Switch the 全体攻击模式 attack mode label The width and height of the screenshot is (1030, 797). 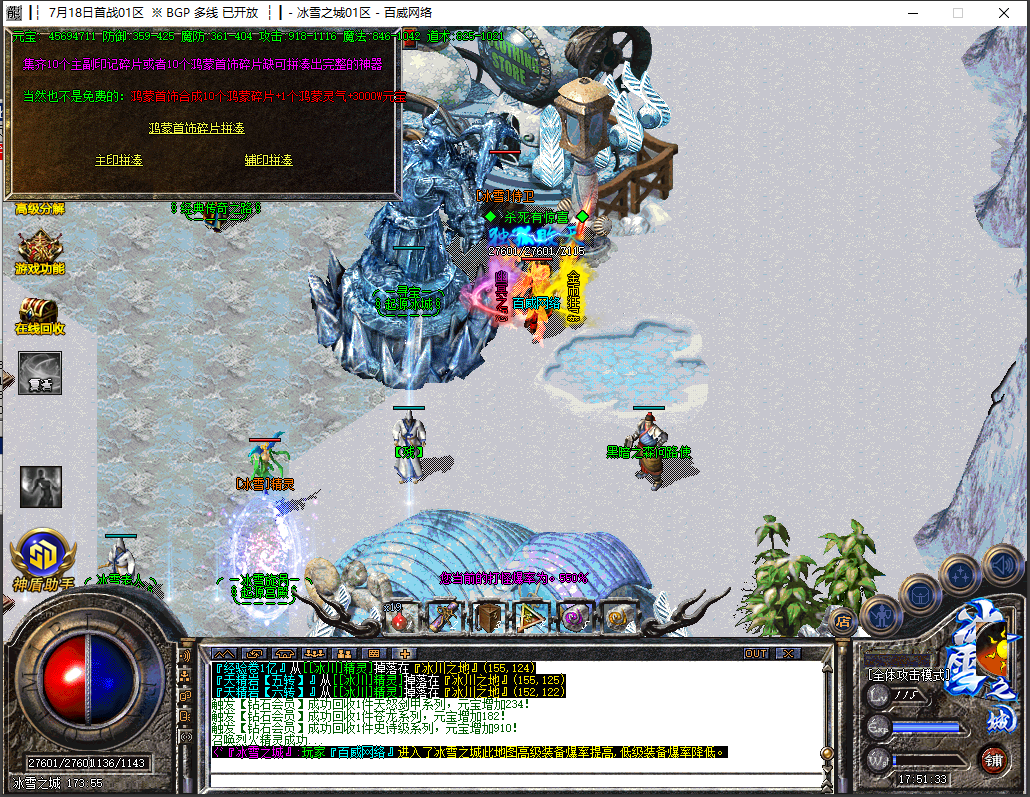pos(908,675)
